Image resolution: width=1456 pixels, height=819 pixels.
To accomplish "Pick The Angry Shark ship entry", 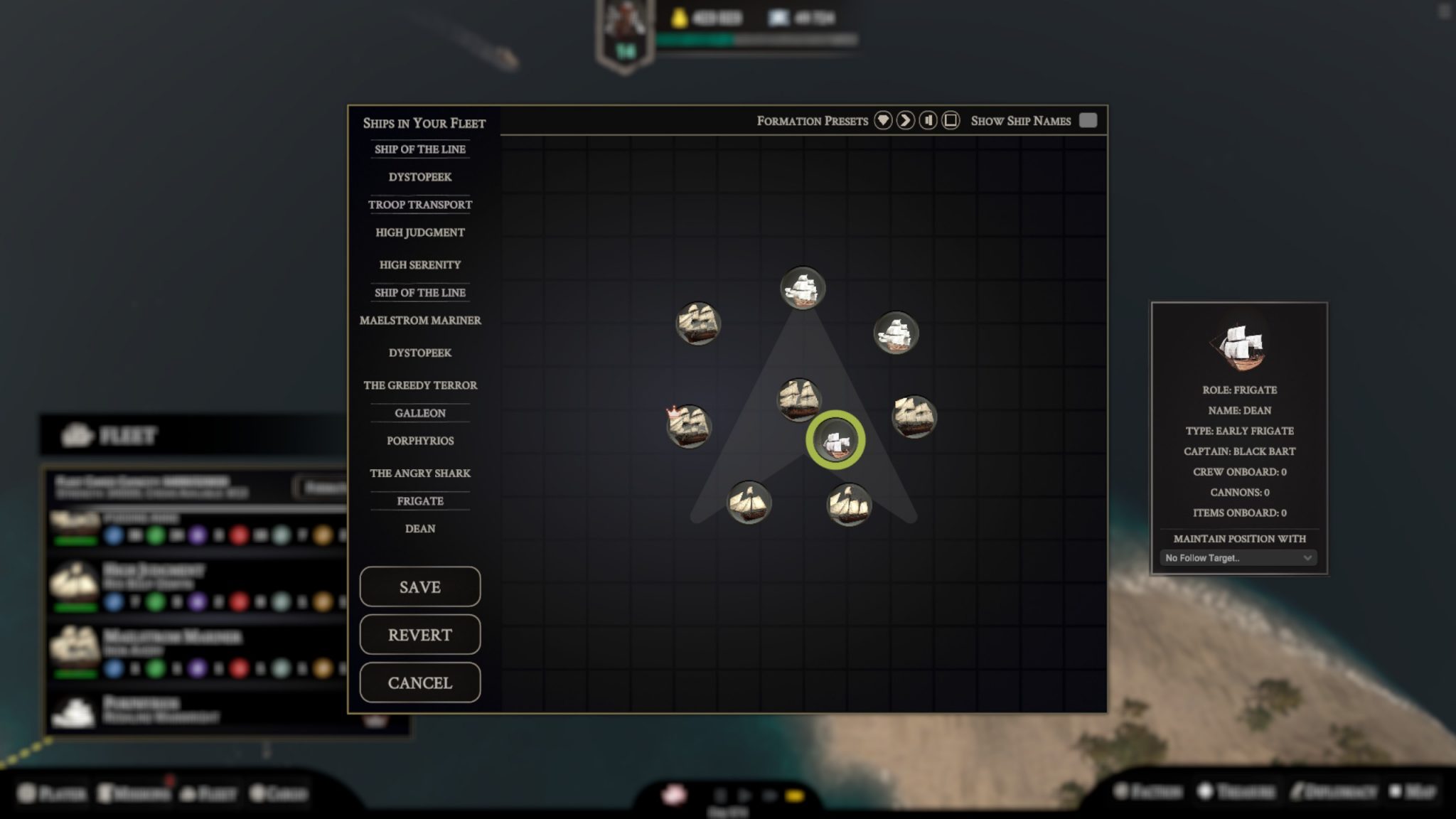I will (419, 473).
